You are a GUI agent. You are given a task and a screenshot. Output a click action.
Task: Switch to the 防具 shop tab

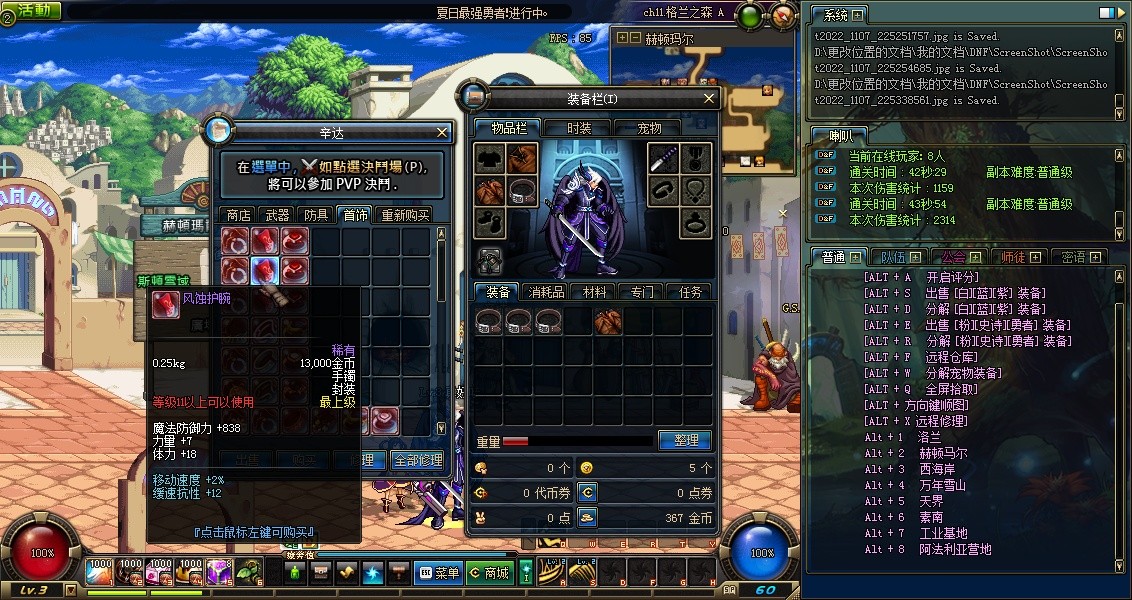[316, 214]
